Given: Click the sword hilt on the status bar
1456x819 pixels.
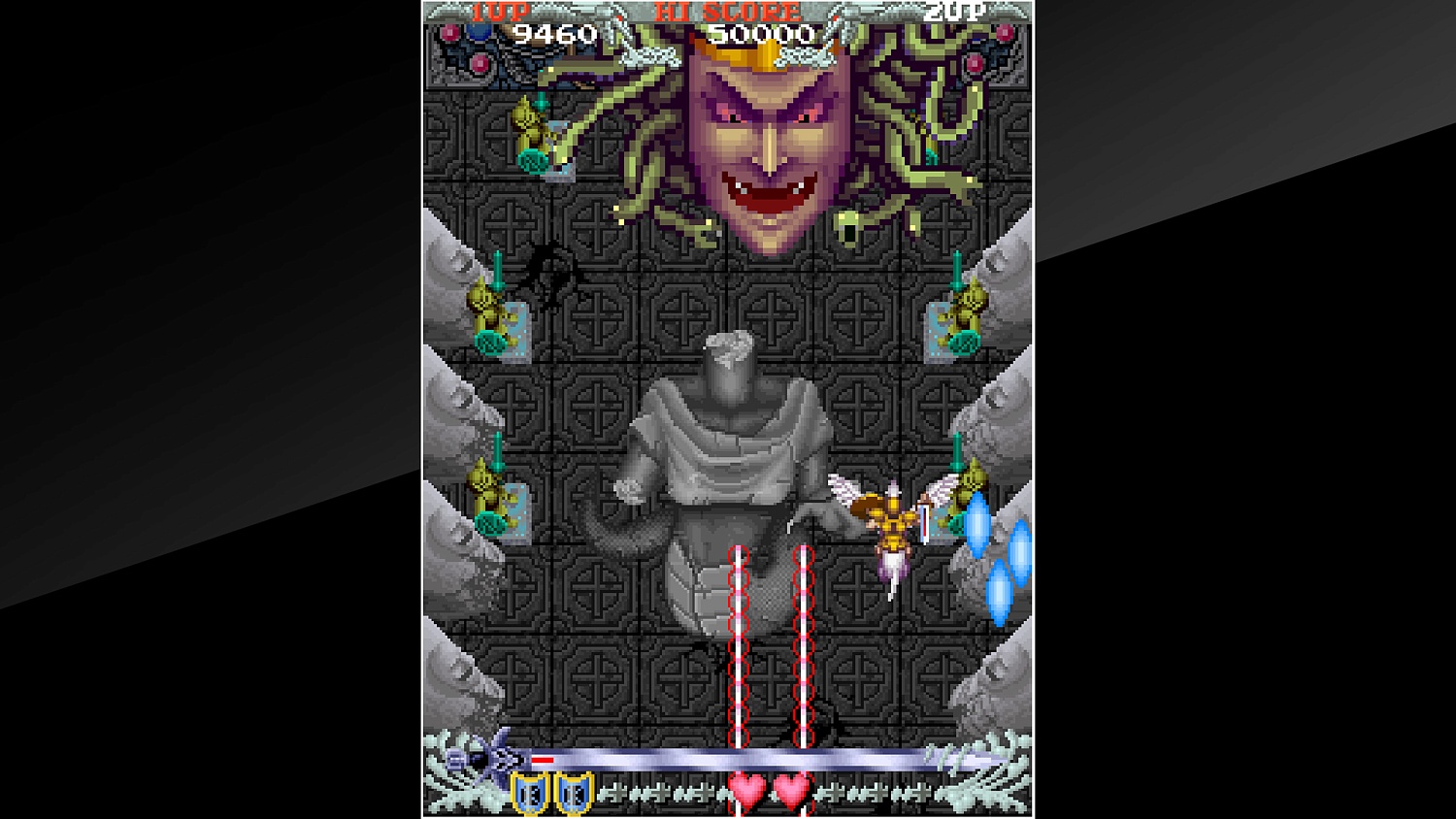Looking at the screenshot, I should [x=480, y=757].
